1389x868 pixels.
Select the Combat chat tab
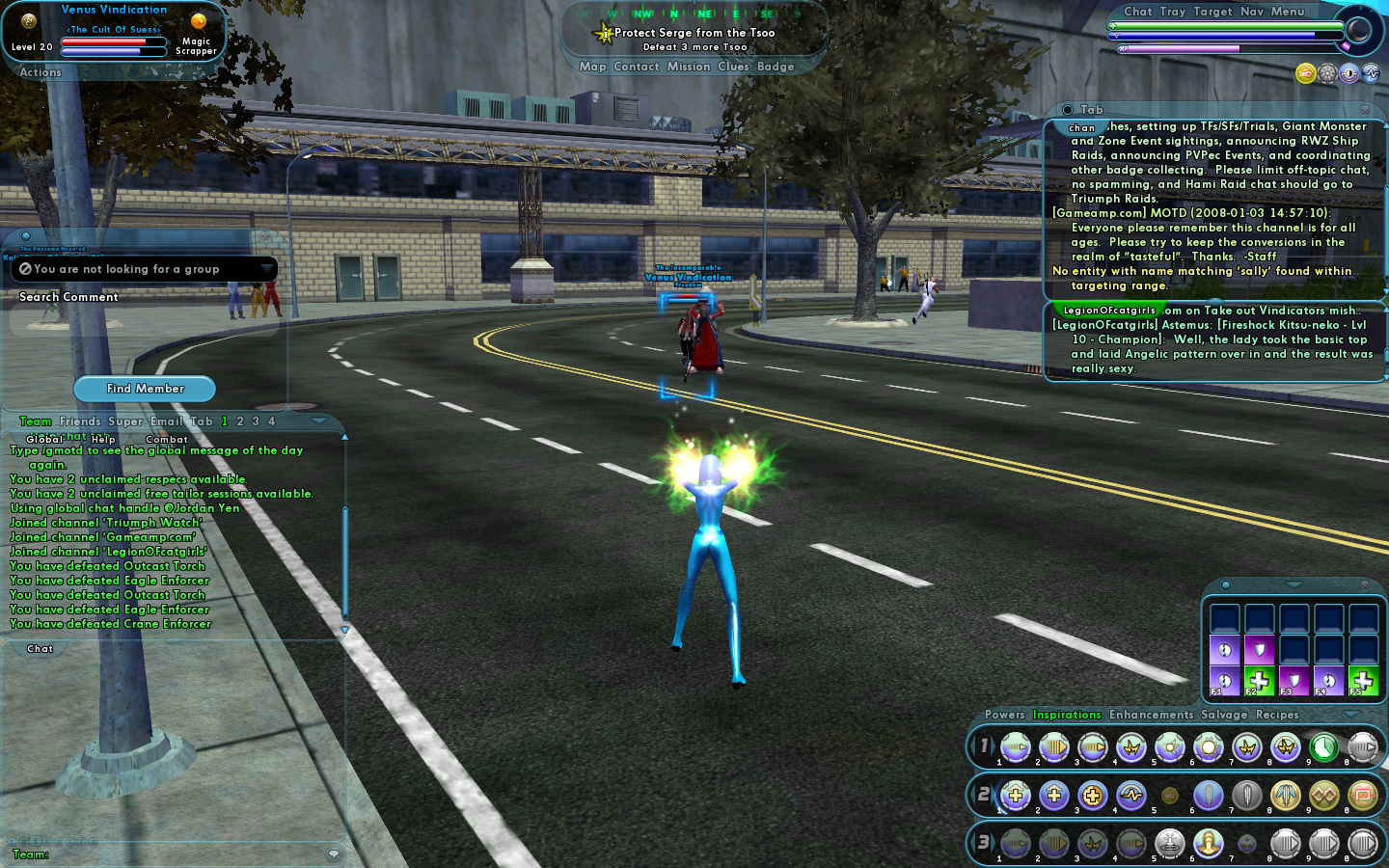point(167,440)
